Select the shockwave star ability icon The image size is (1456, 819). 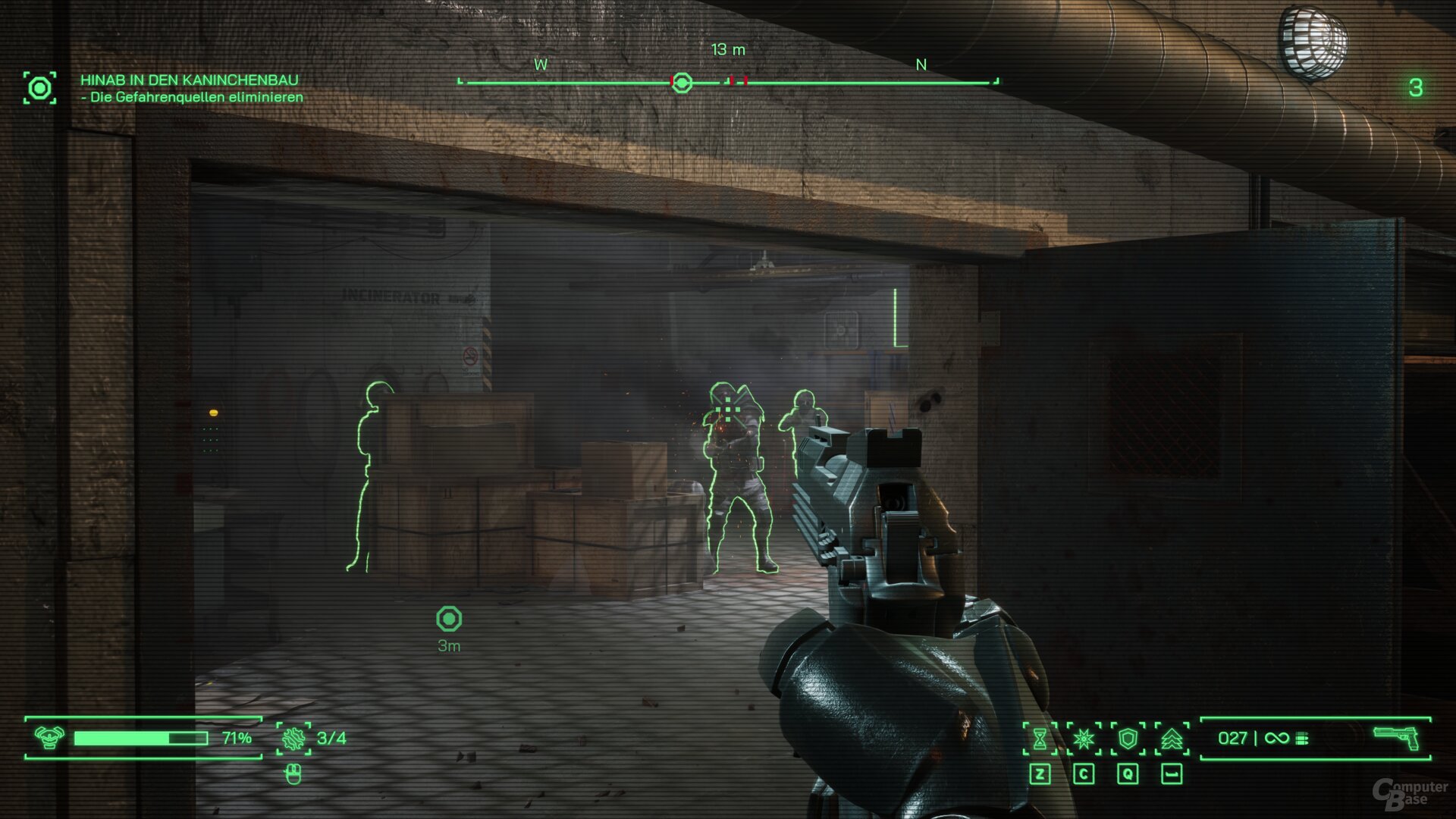pos(1083,737)
